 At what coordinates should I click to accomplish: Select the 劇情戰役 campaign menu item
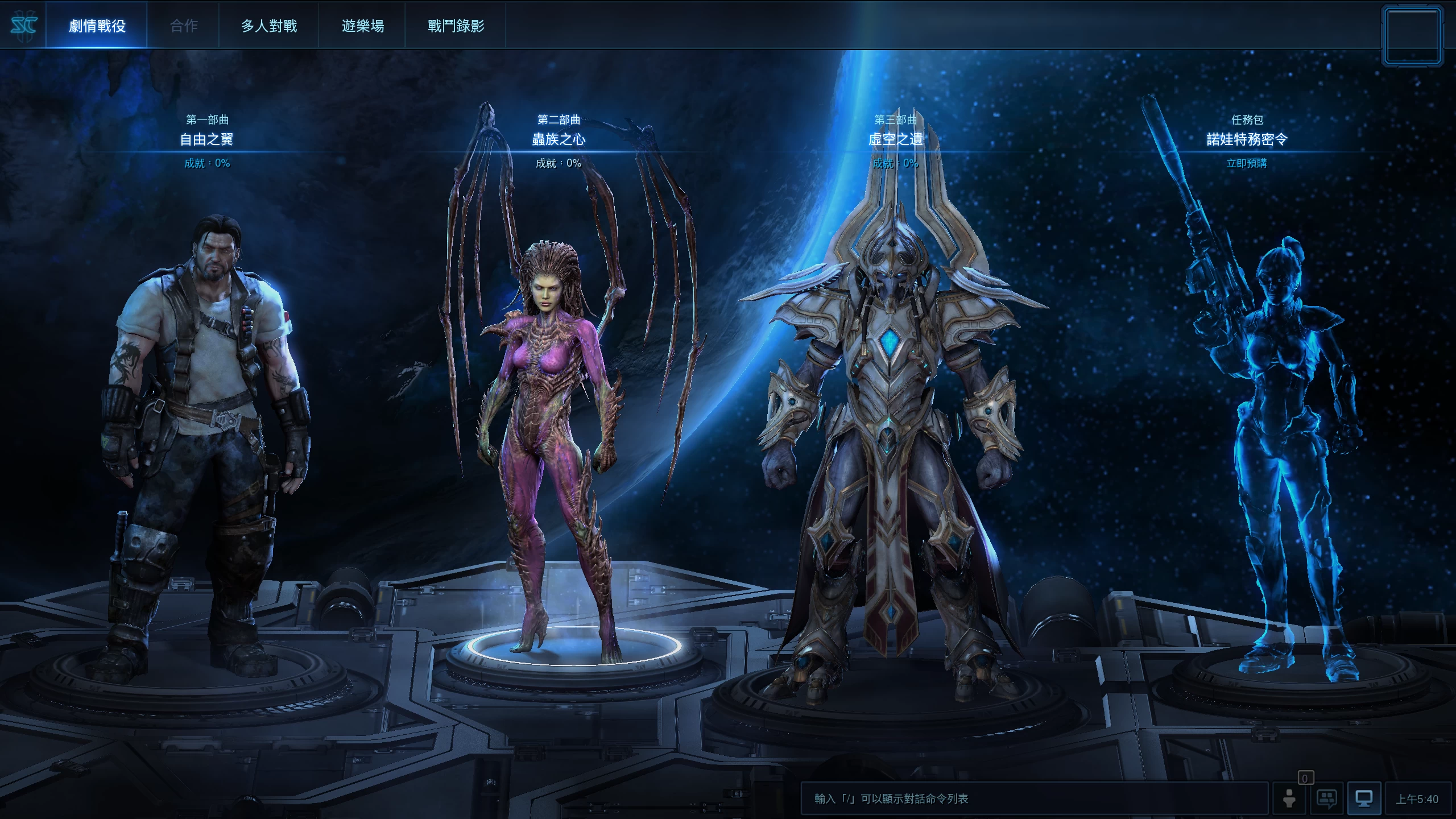(x=97, y=26)
